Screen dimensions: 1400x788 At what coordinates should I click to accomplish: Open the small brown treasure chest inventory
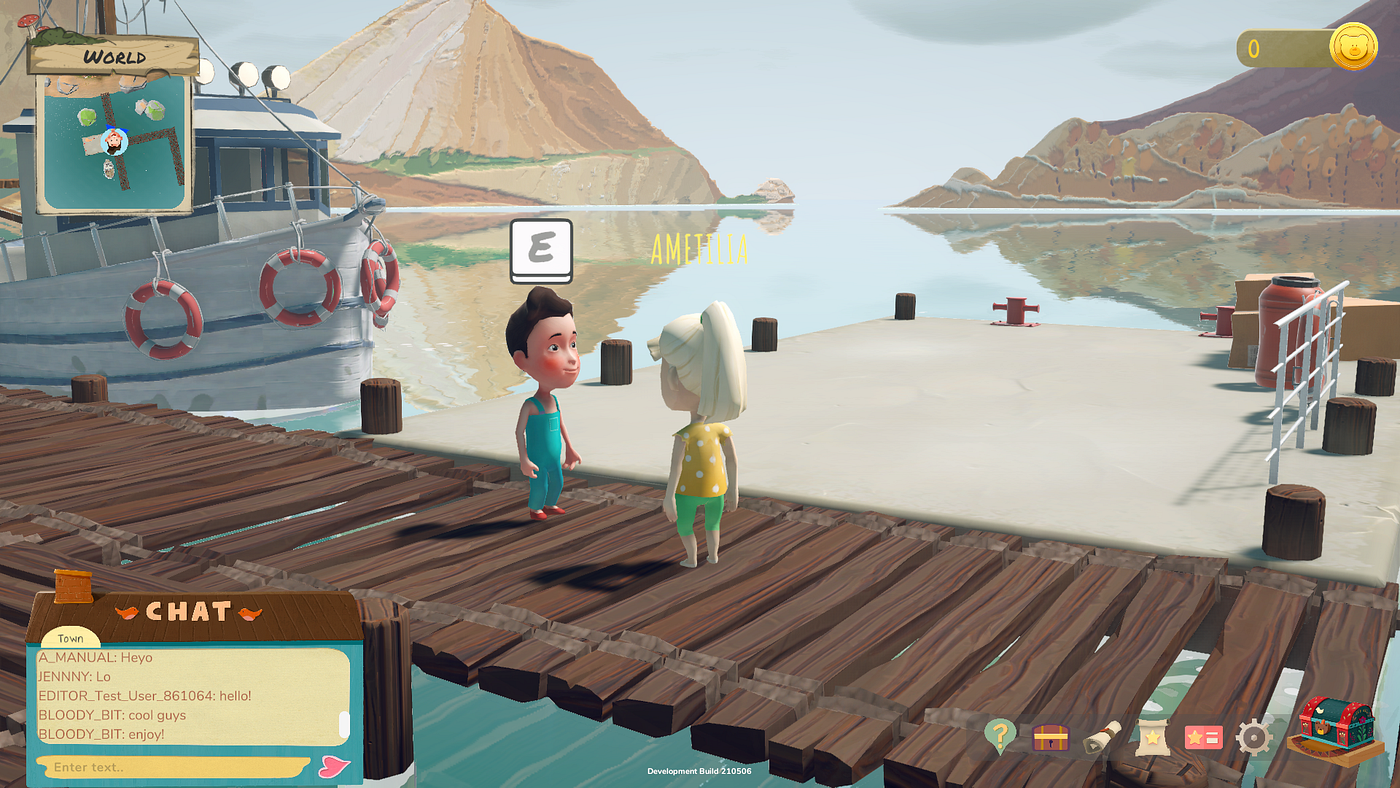1050,738
